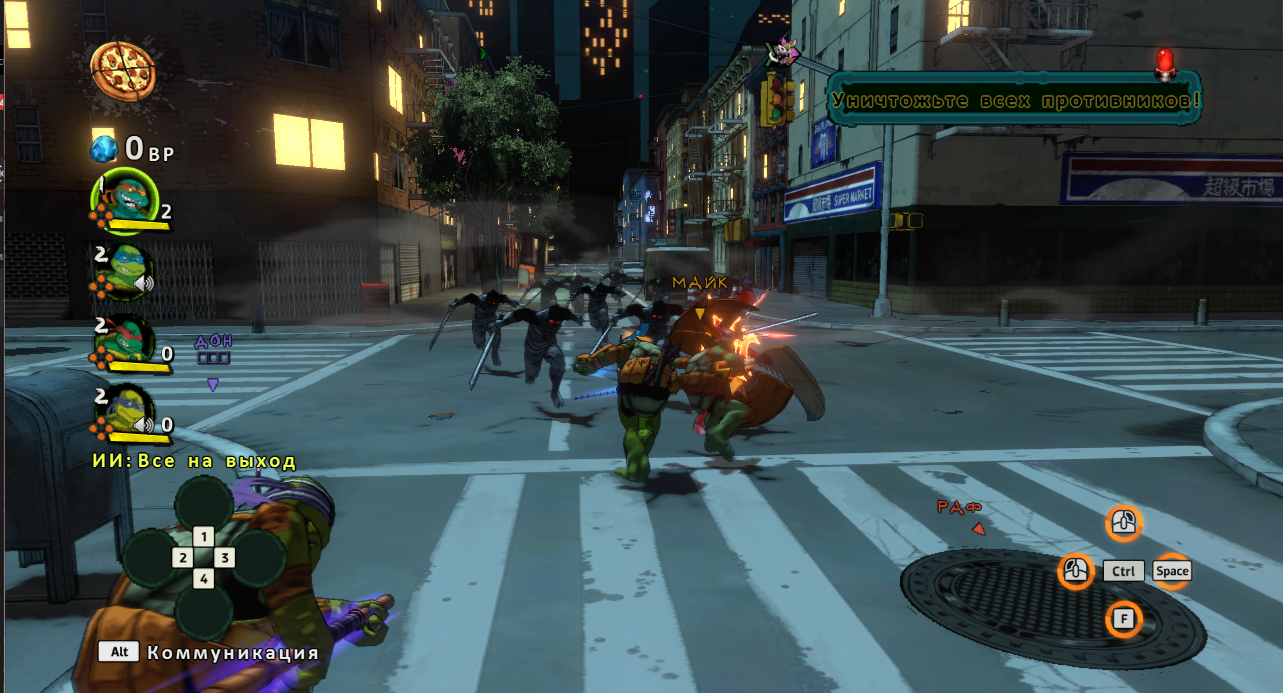This screenshot has height=693, width=1283.
Task: Choose communication wheel option 2
Action: click(x=182, y=558)
